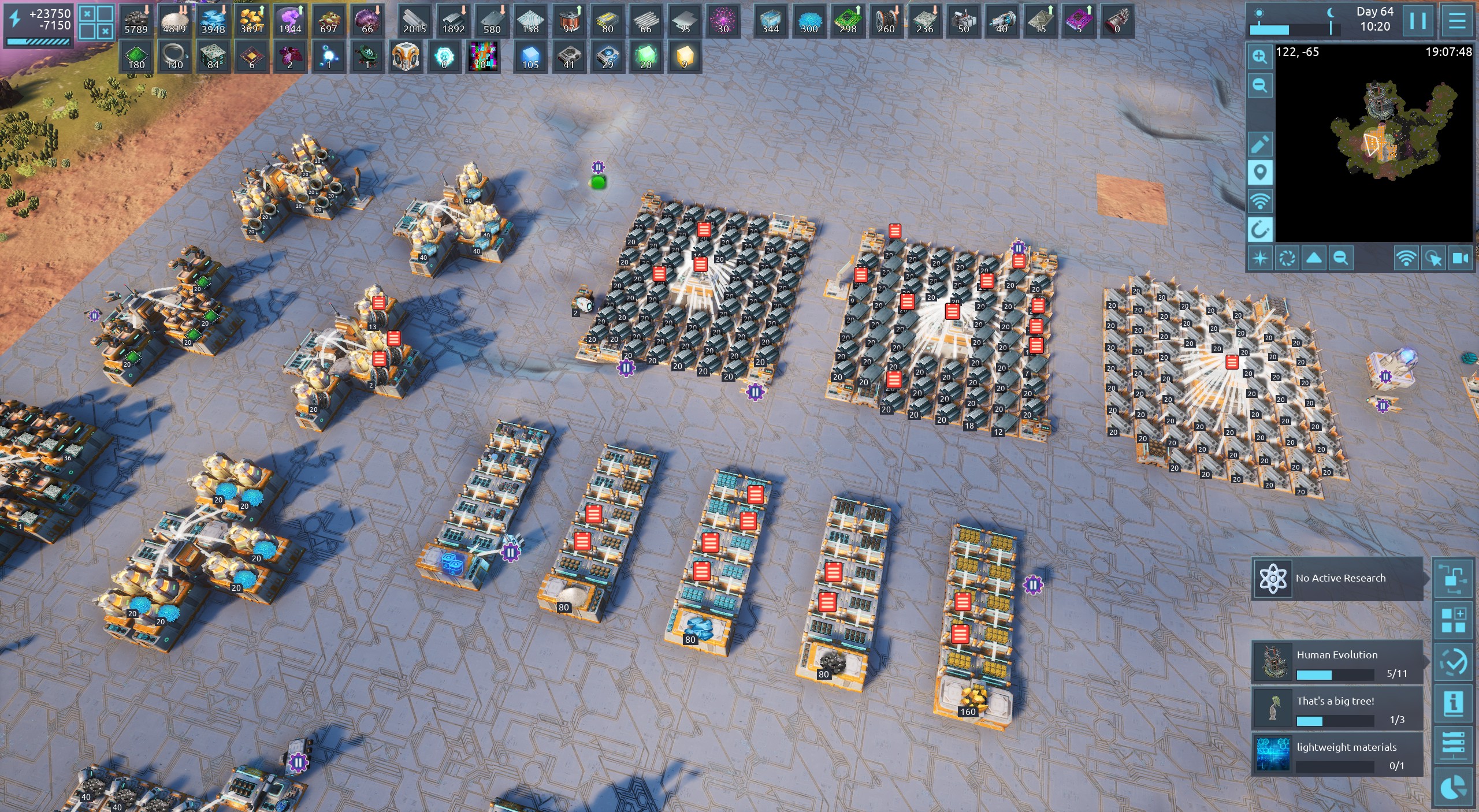This screenshot has height=812, width=1479.
Task: Open the "That's a big tree!" quest
Action: point(1337,708)
